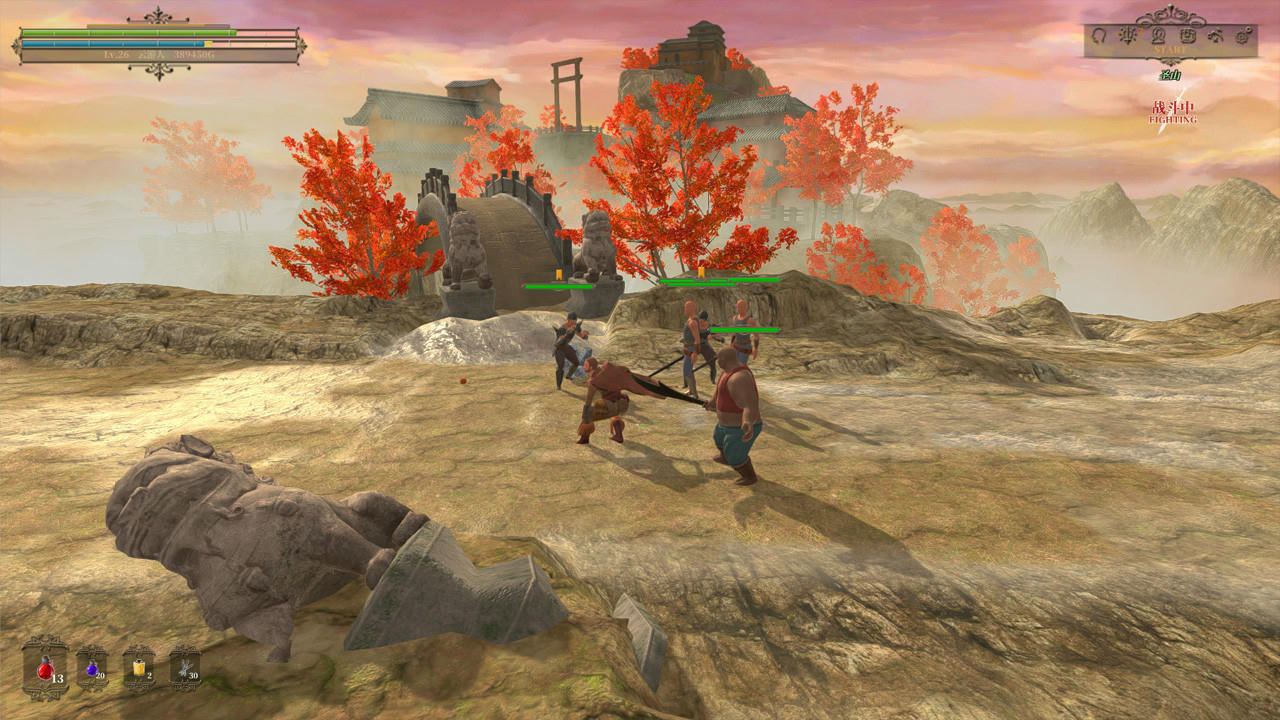Select the silver throwing darts slot

point(184,666)
